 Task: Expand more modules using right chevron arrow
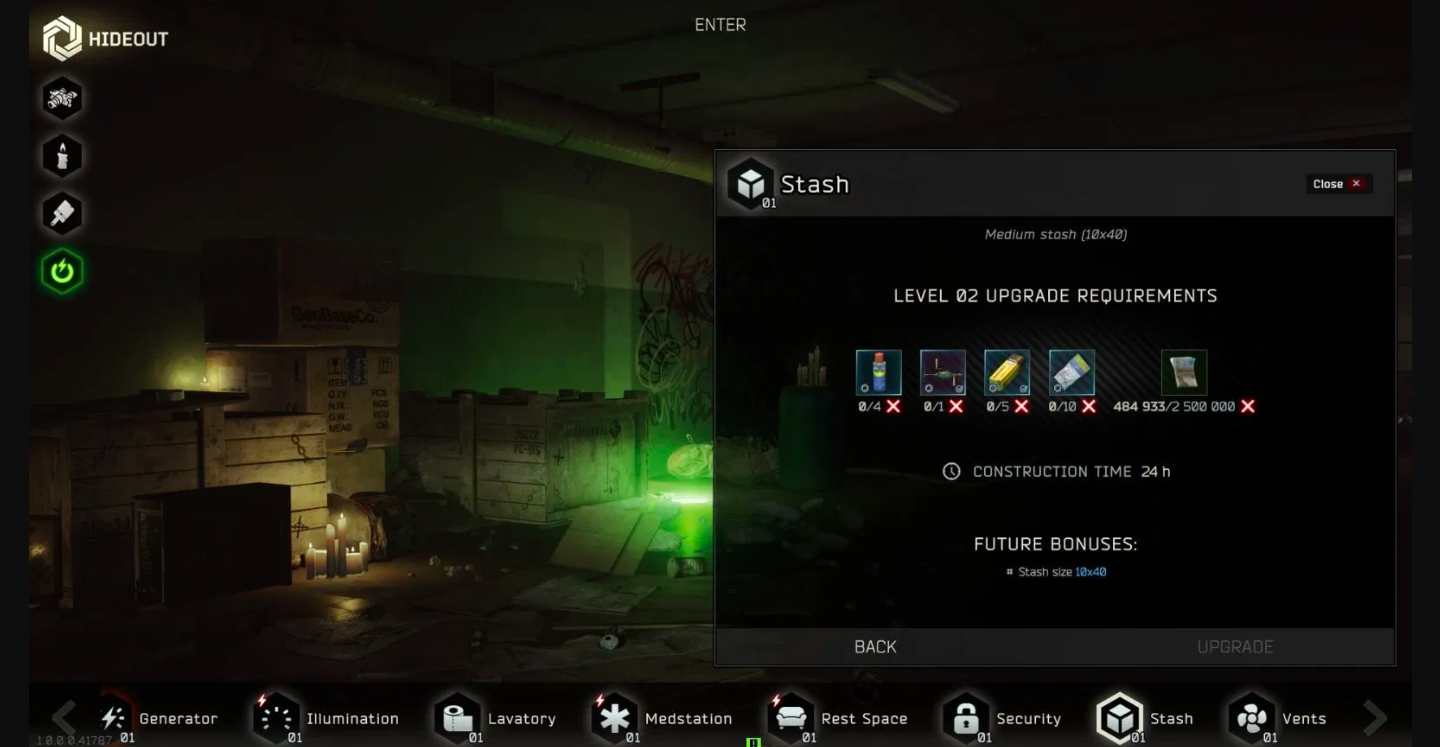[1374, 718]
